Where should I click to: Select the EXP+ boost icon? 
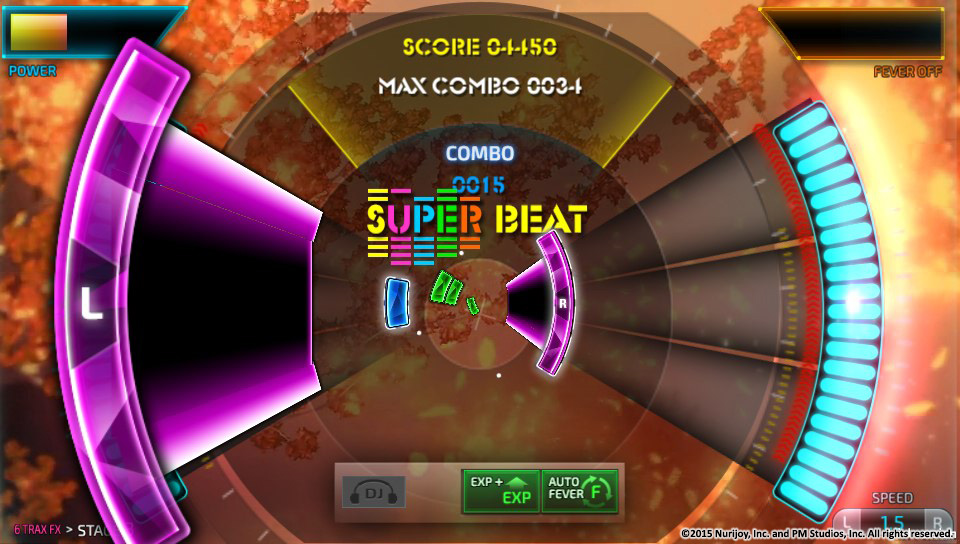[500, 490]
